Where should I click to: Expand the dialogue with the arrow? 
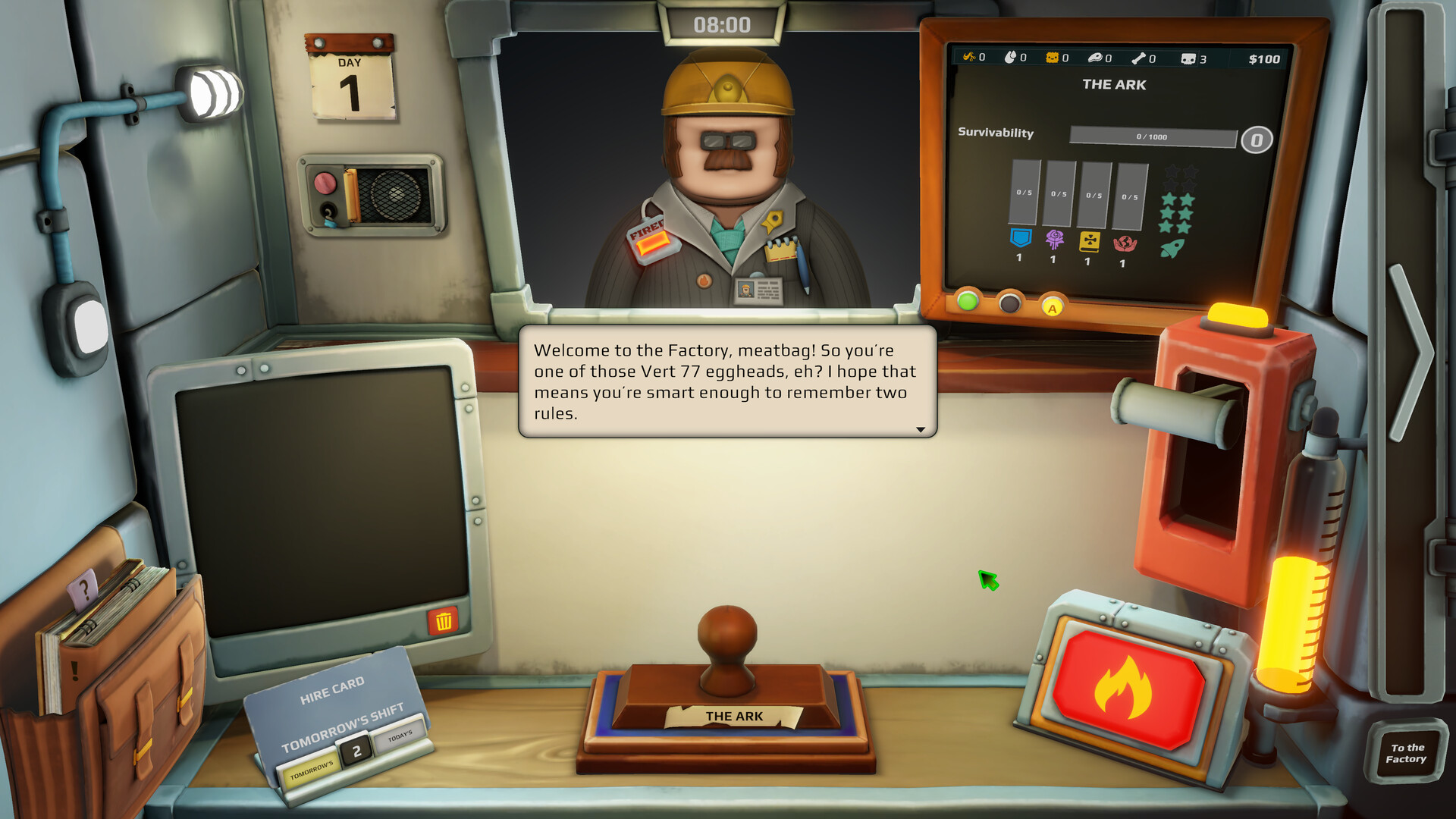pos(920,428)
